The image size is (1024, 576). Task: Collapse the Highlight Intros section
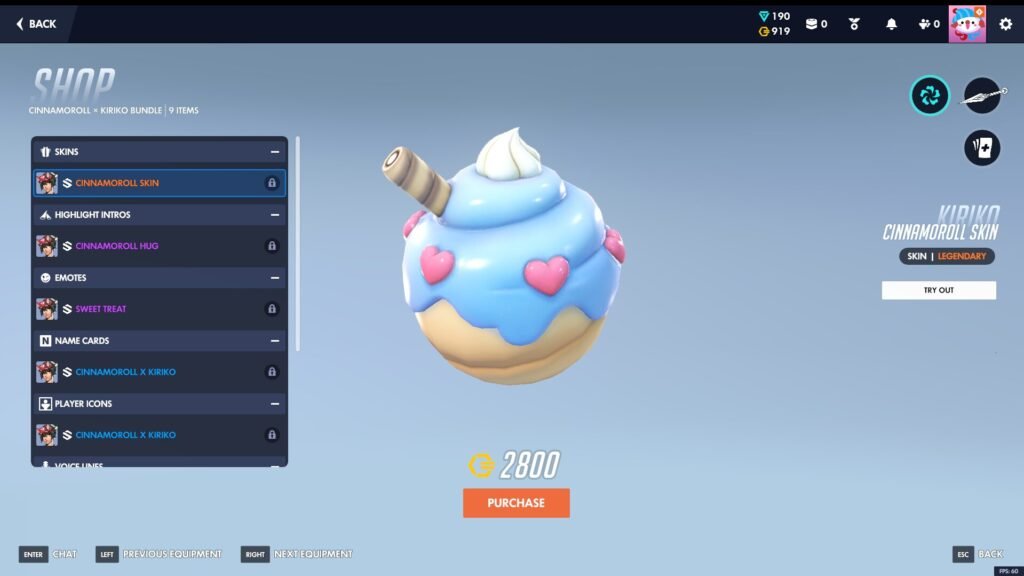pyautogui.click(x=274, y=215)
